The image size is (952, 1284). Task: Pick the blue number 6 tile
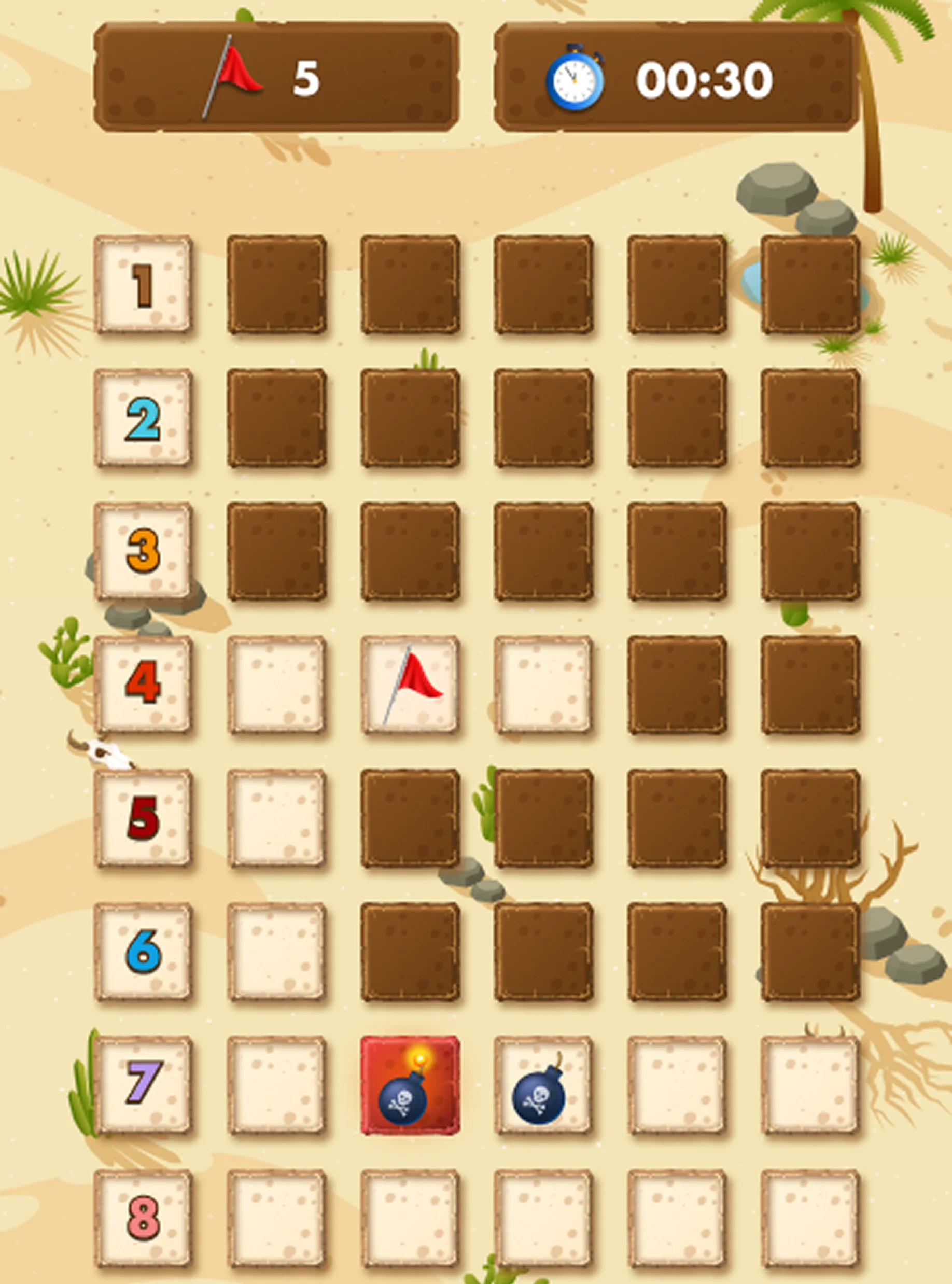(x=143, y=952)
